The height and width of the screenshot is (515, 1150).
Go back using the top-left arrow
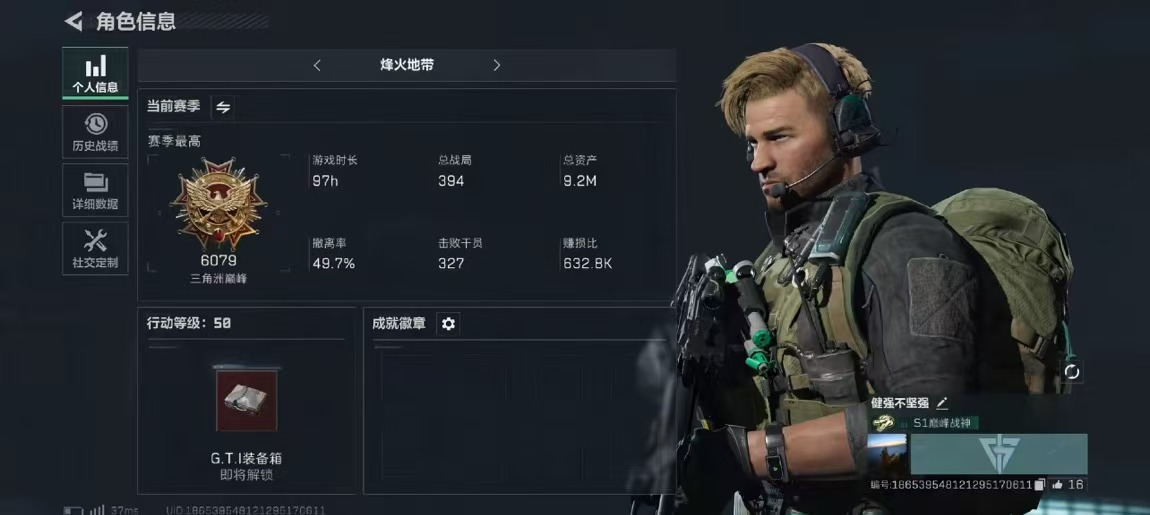pyautogui.click(x=73, y=21)
